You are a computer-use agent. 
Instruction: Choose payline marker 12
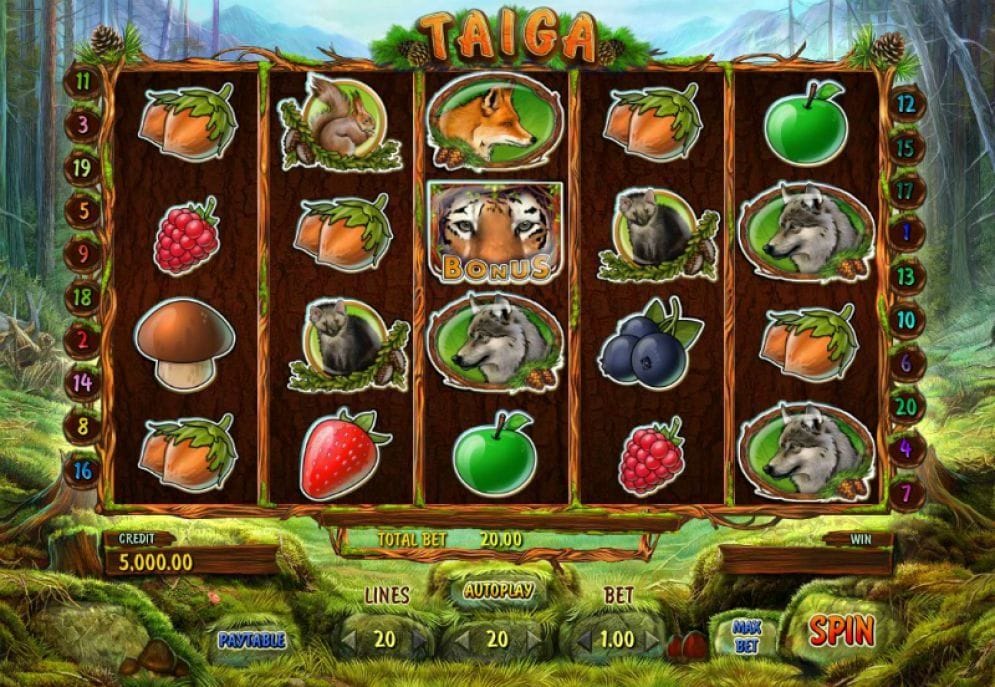click(x=906, y=102)
